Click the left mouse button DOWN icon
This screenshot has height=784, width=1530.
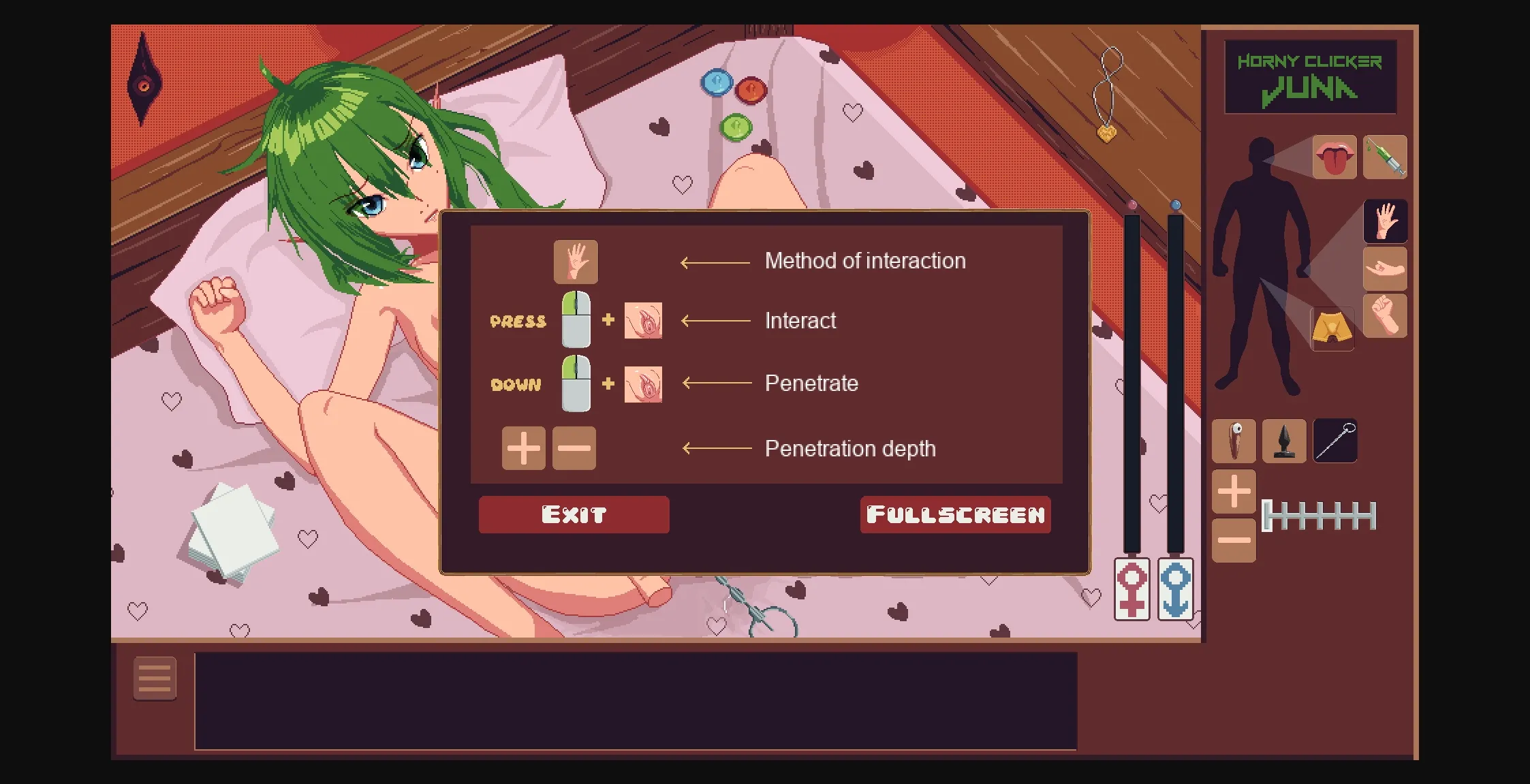574,383
